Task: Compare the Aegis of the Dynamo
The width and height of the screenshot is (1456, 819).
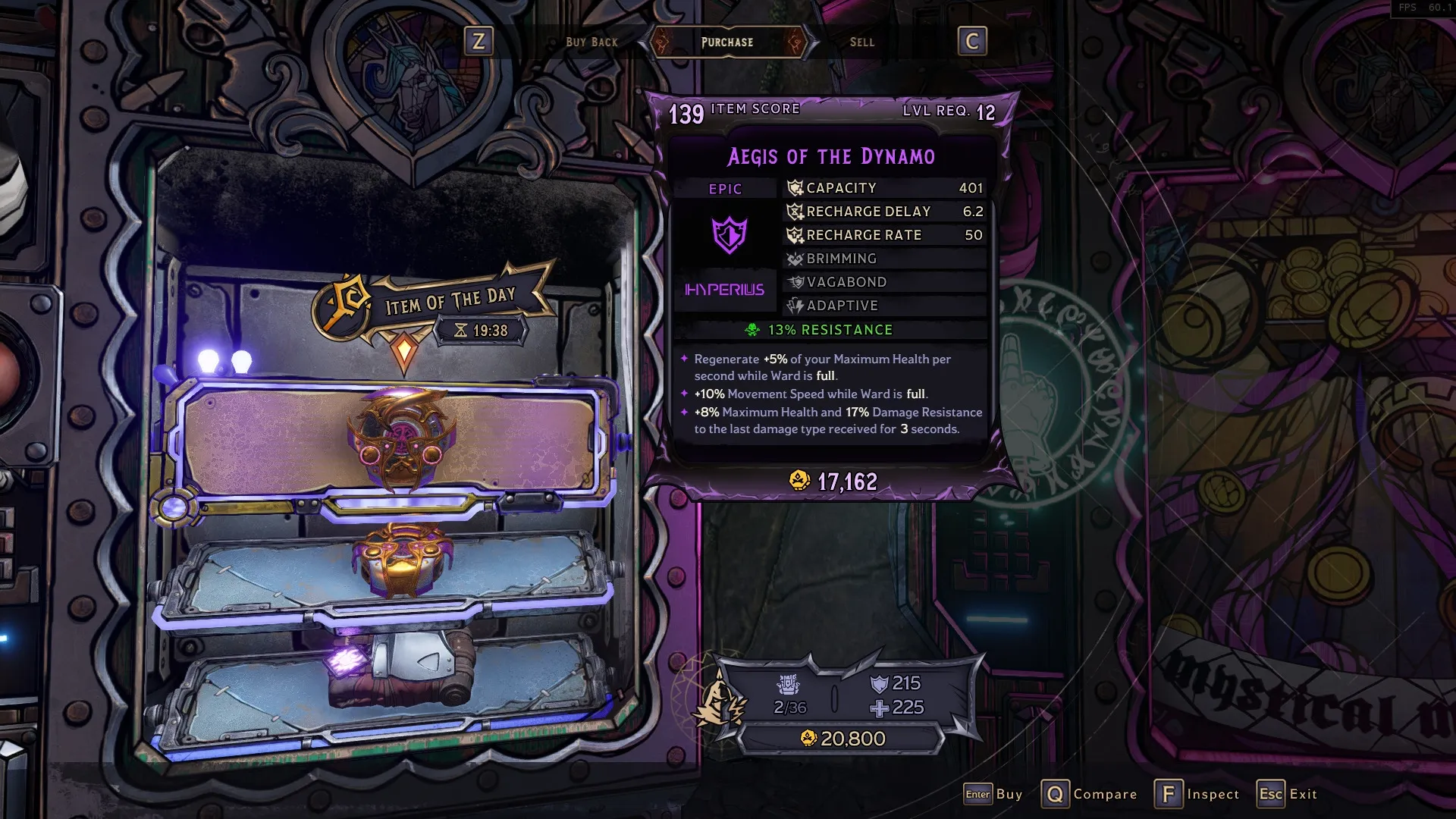Action: click(1088, 794)
